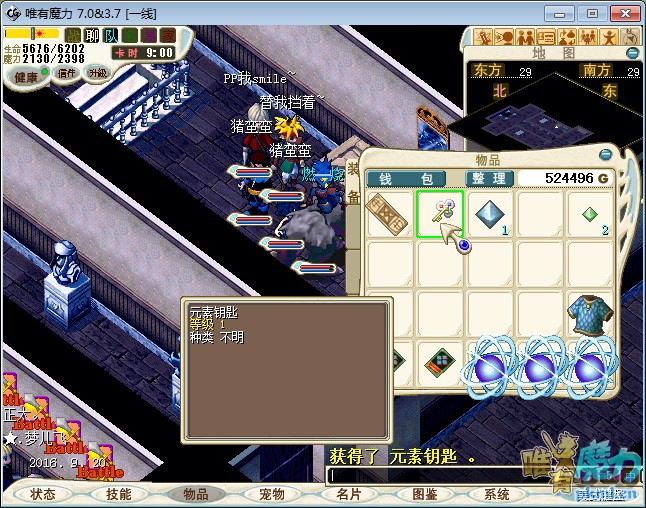Select the blue crystal item slot

click(490, 214)
